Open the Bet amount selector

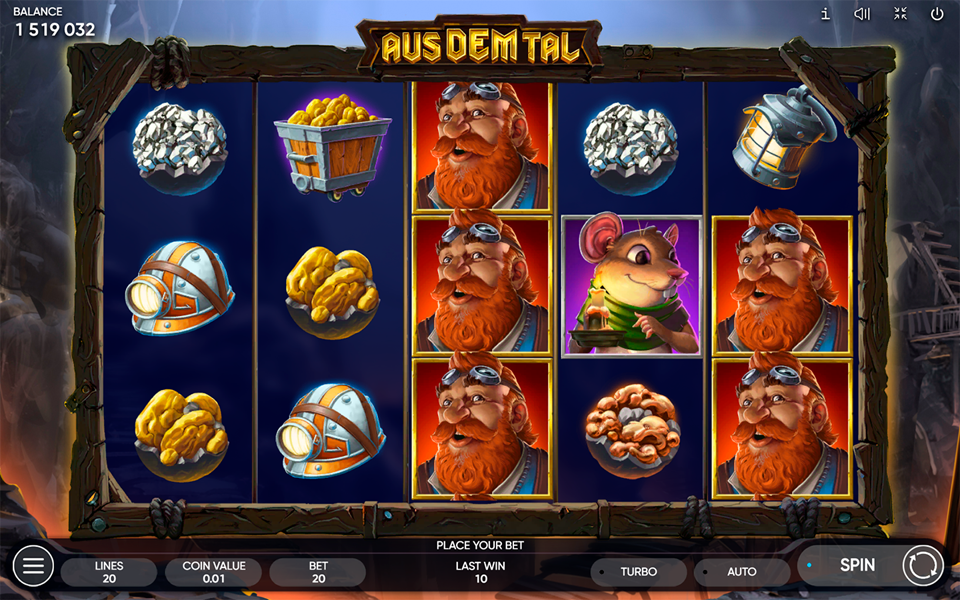pos(318,572)
